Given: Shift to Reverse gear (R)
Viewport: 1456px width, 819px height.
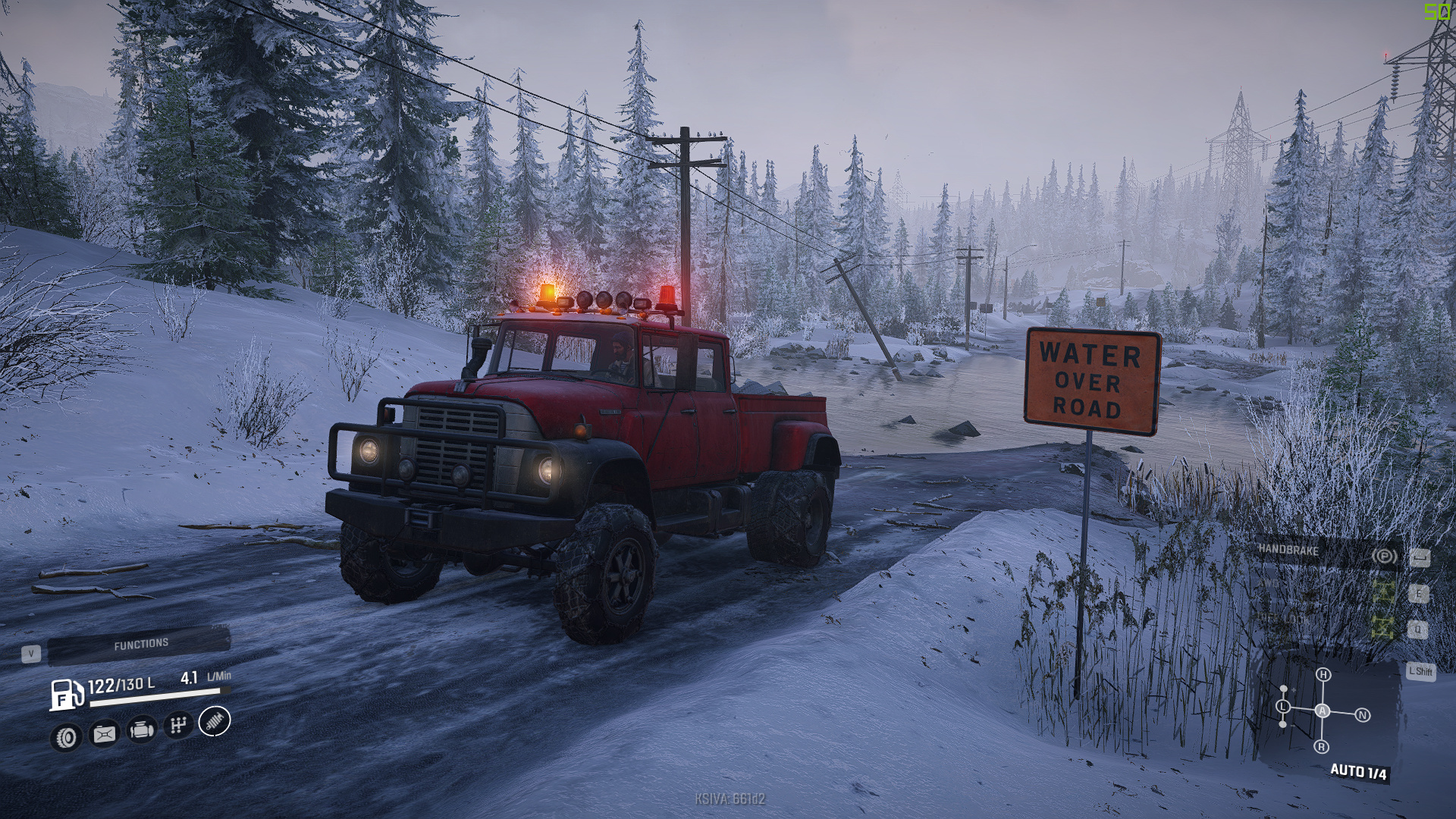Looking at the screenshot, I should [x=1322, y=747].
